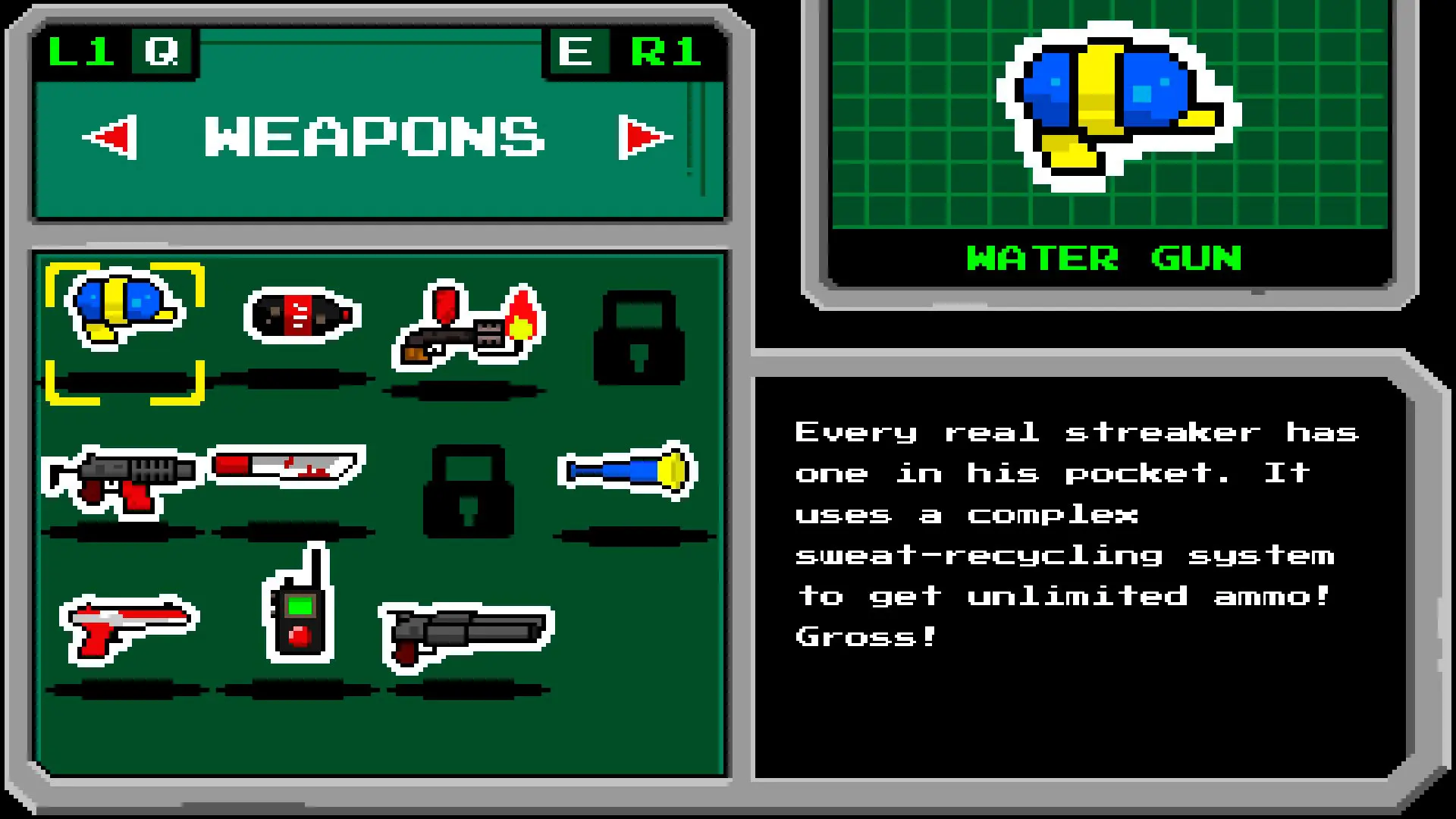Screen dimensions: 1456x819
Task: Pick the grey and red submachine gun
Action: pos(123,479)
